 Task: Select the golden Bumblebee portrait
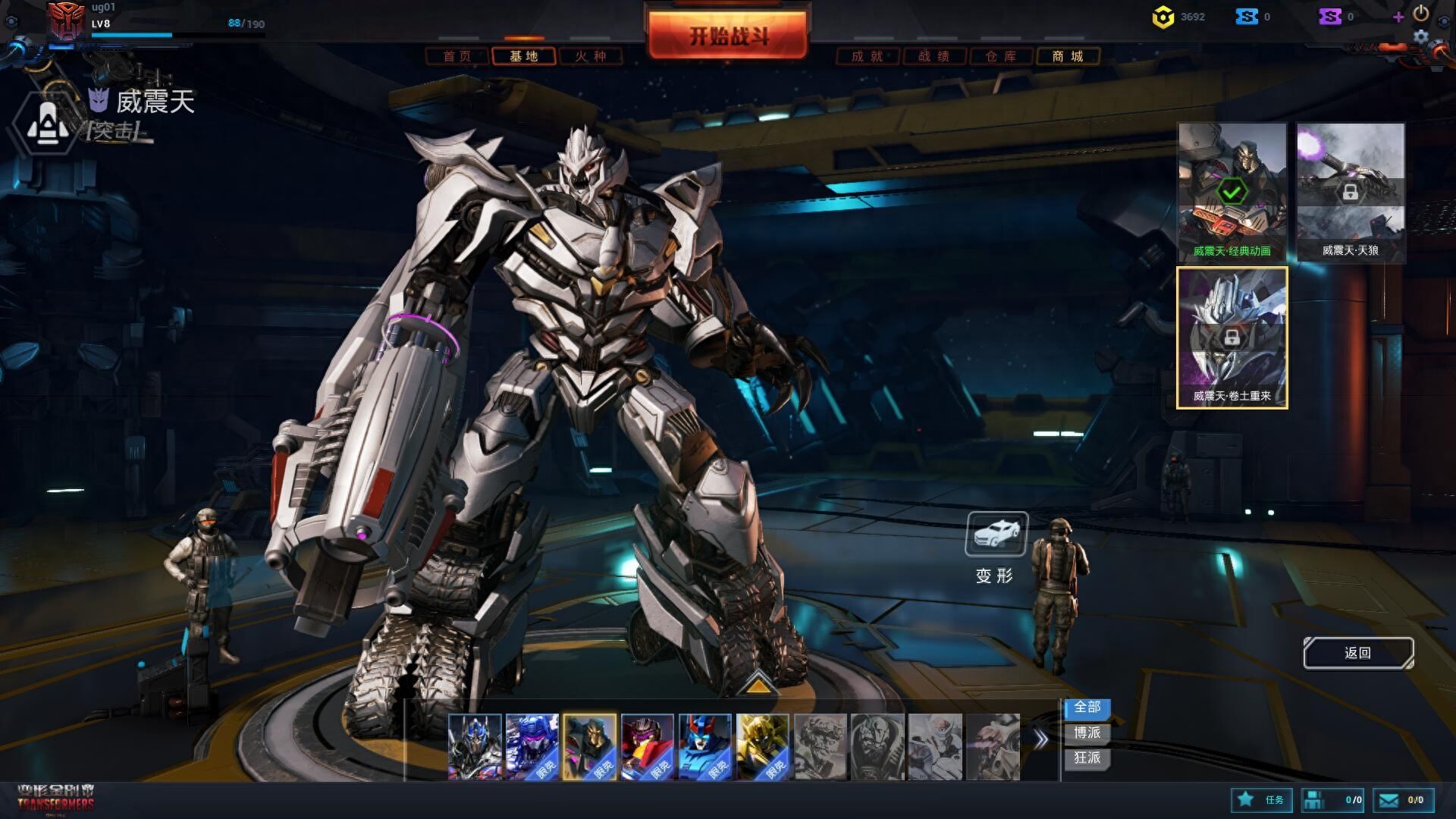pos(762,746)
